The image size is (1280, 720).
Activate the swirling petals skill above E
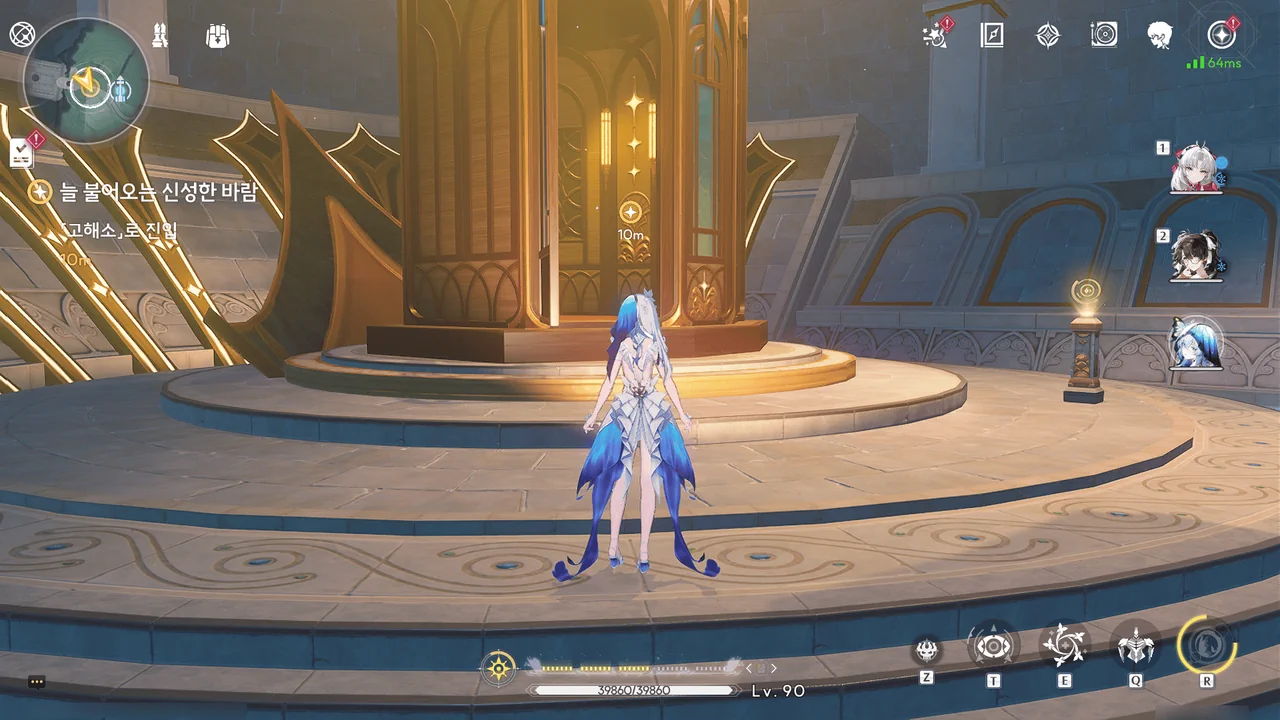(x=1064, y=646)
